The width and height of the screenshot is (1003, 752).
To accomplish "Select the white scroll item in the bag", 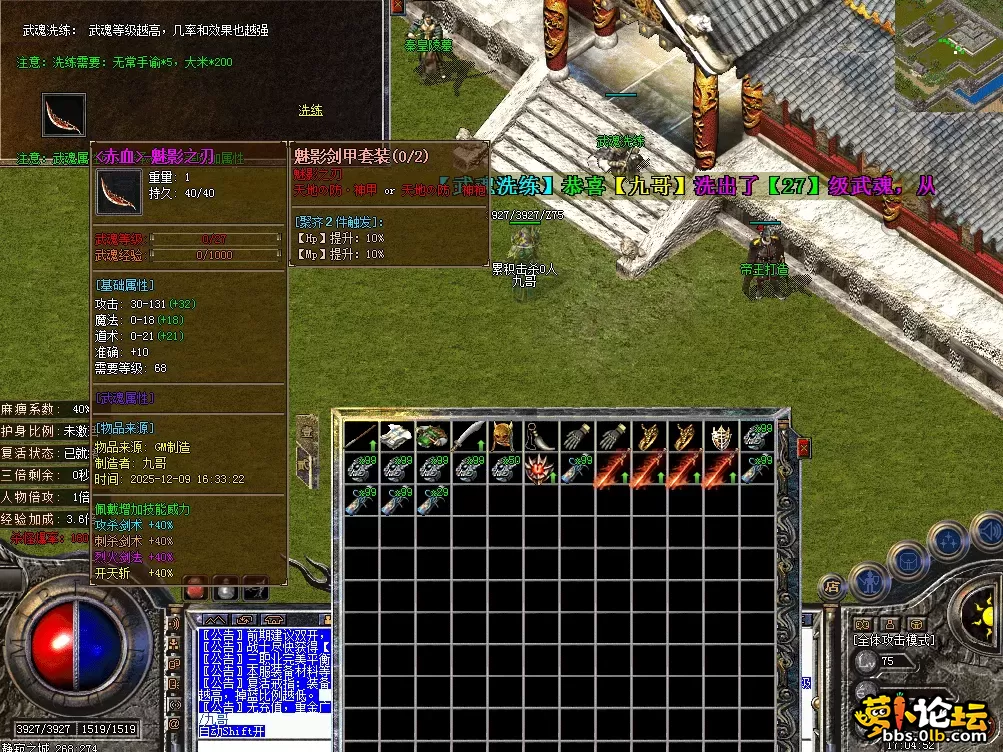I will pos(397,436).
